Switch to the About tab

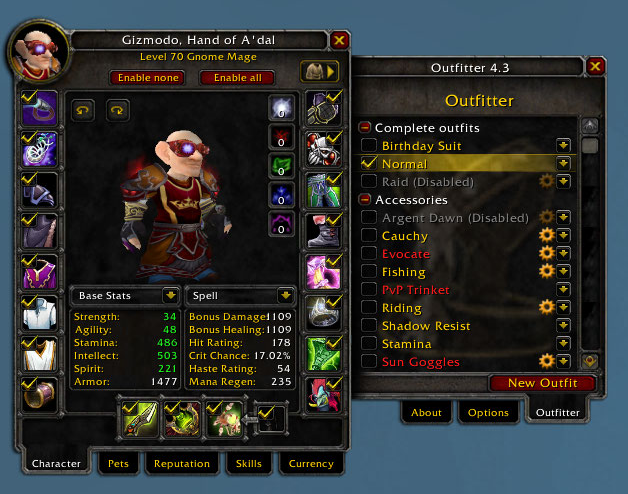tap(427, 412)
